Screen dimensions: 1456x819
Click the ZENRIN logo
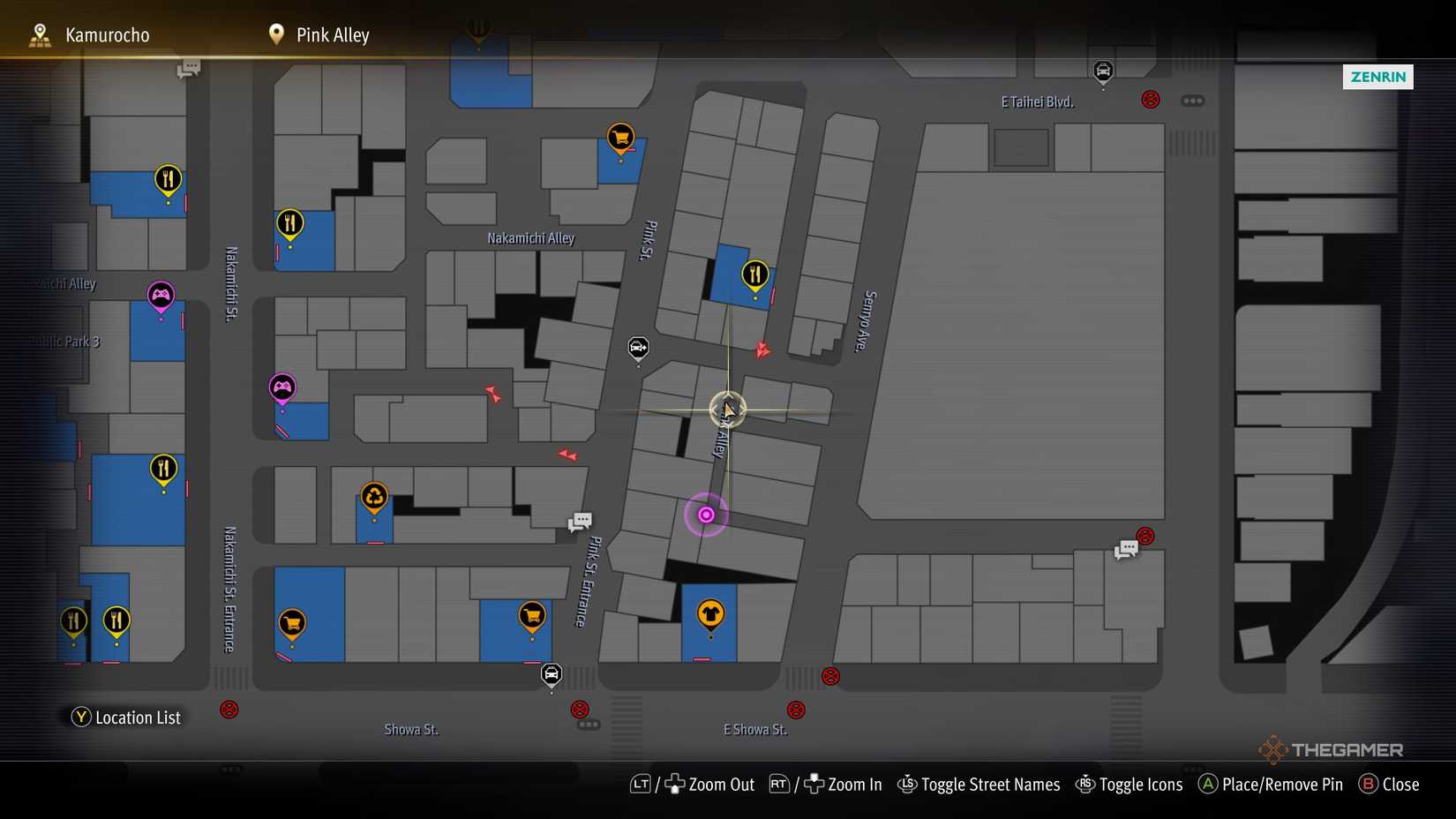[x=1378, y=77]
